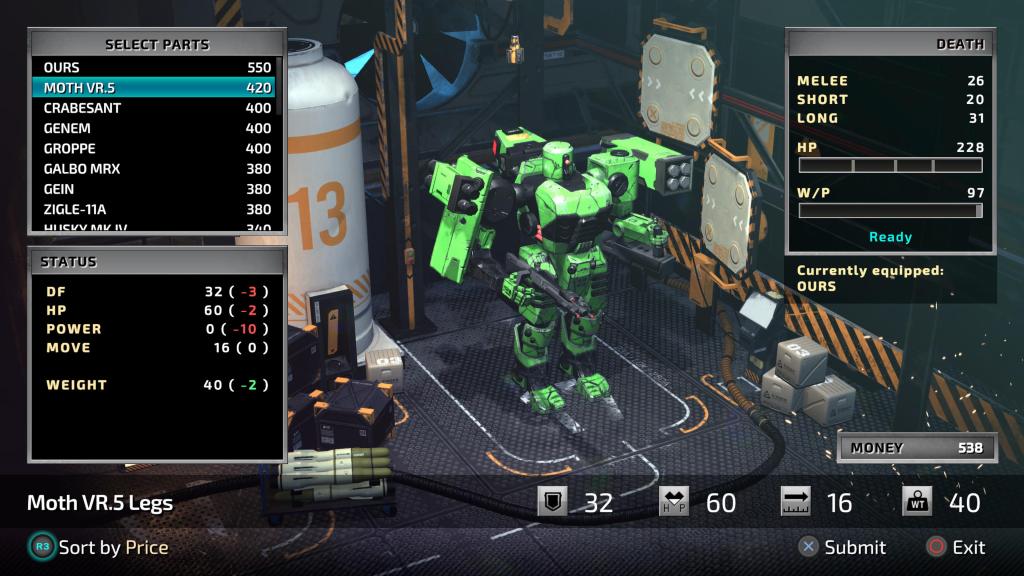The width and height of the screenshot is (1024, 576).
Task: Choose the GROPPE part row
Action: click(x=157, y=148)
